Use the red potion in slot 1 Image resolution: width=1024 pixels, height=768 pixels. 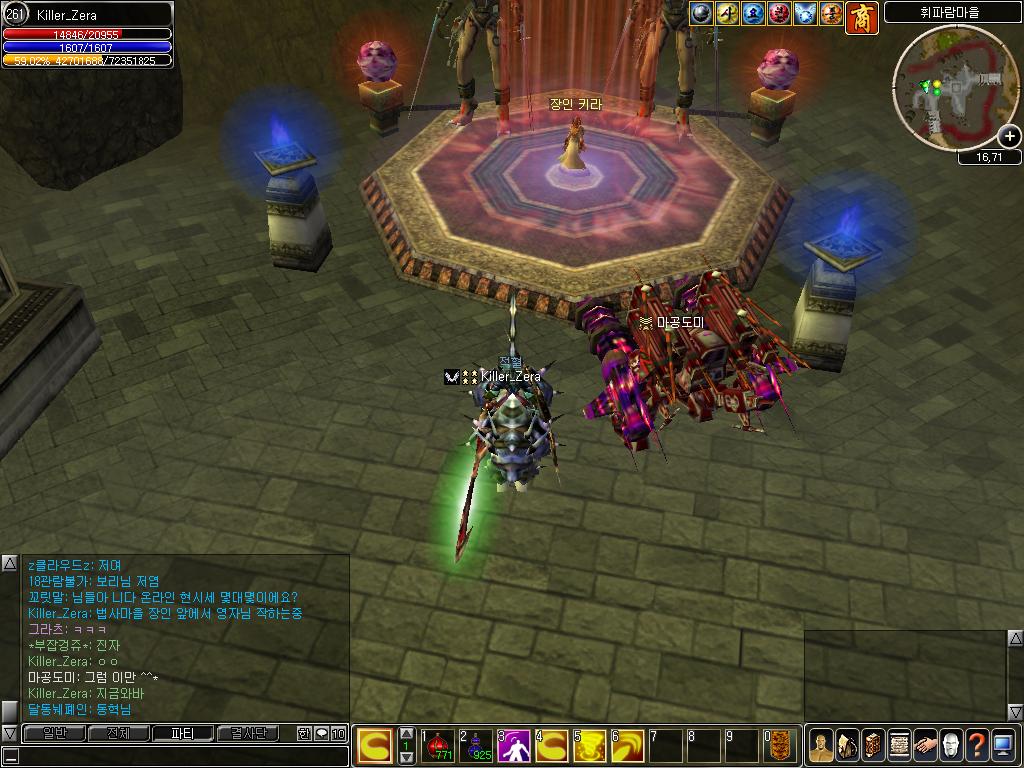pyautogui.click(x=438, y=746)
